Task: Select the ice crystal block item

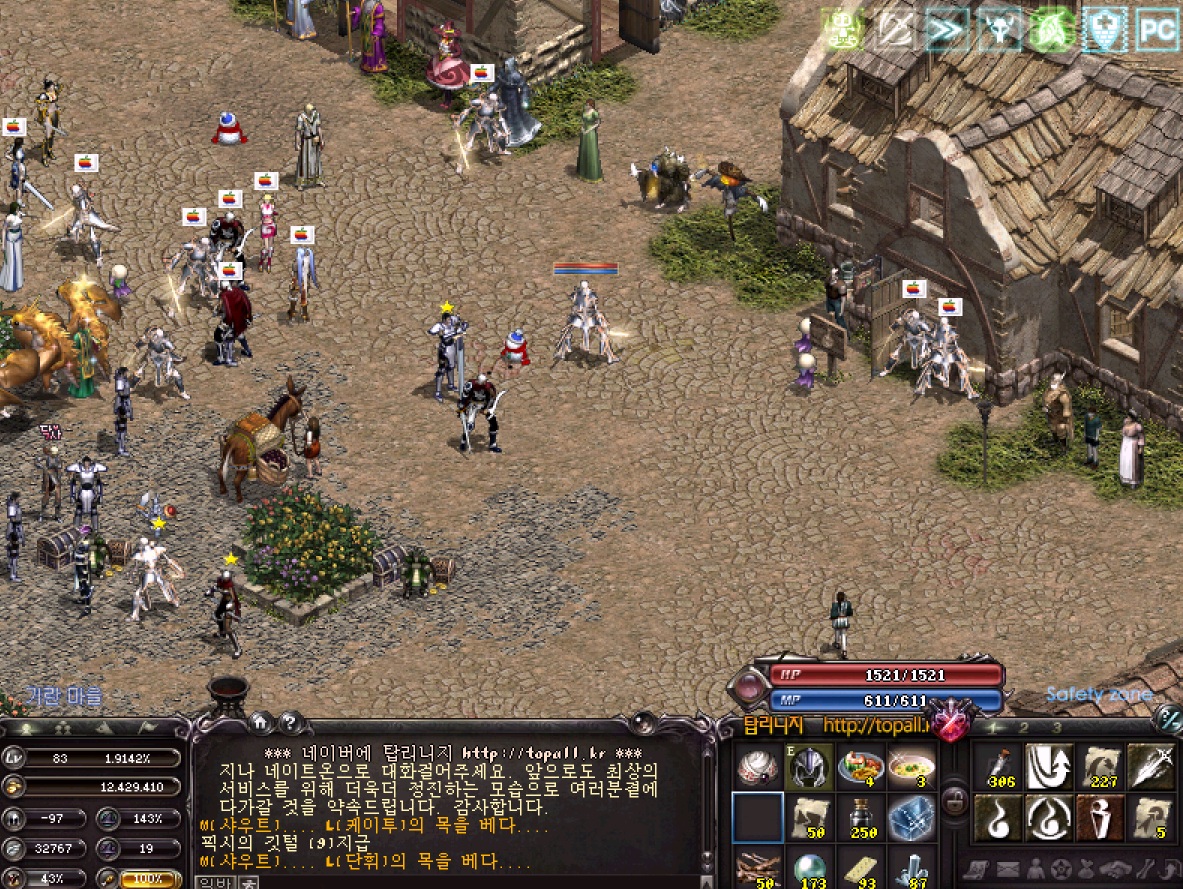Action: (911, 817)
